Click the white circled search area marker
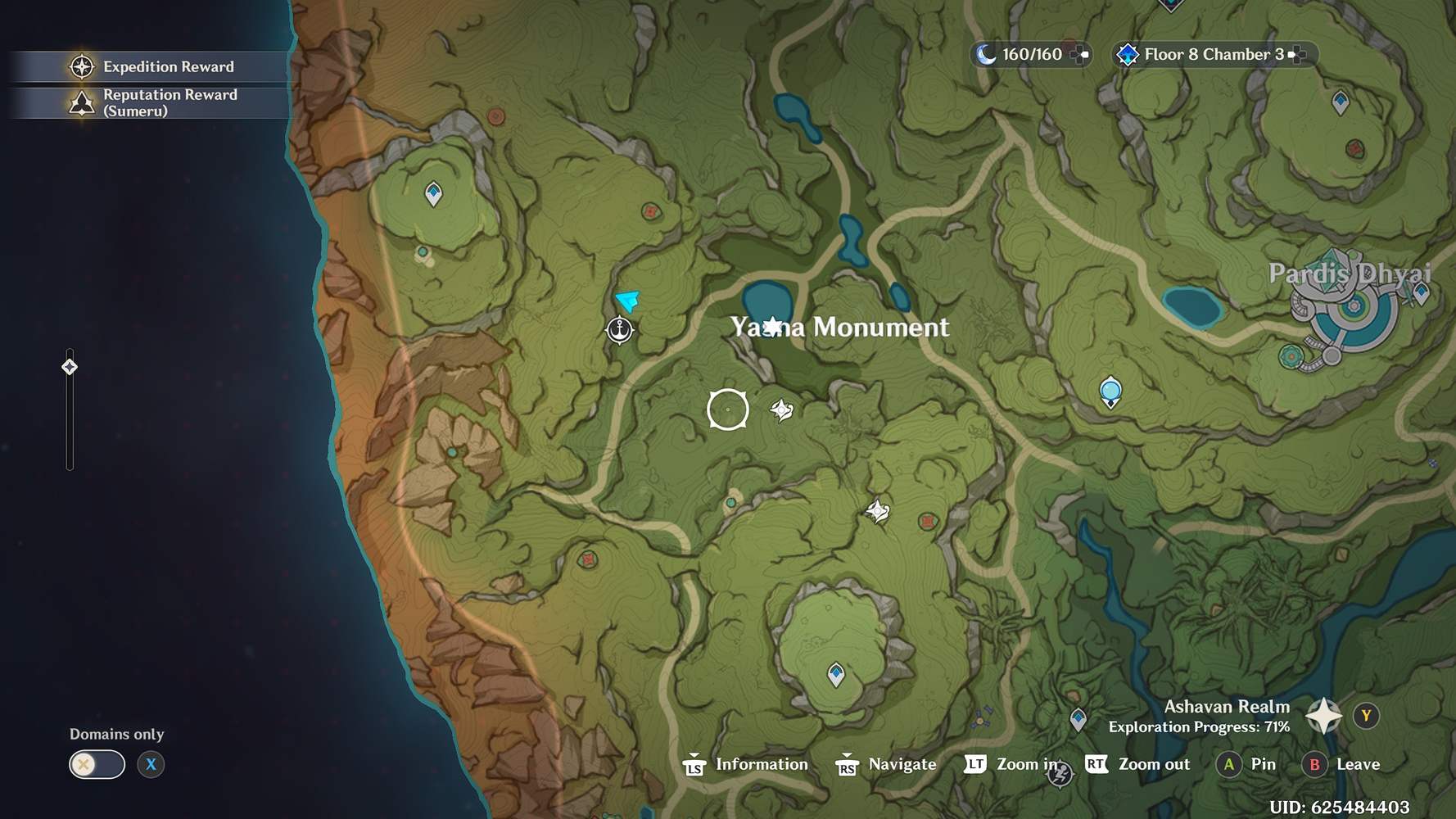The image size is (1456, 819). tap(727, 409)
